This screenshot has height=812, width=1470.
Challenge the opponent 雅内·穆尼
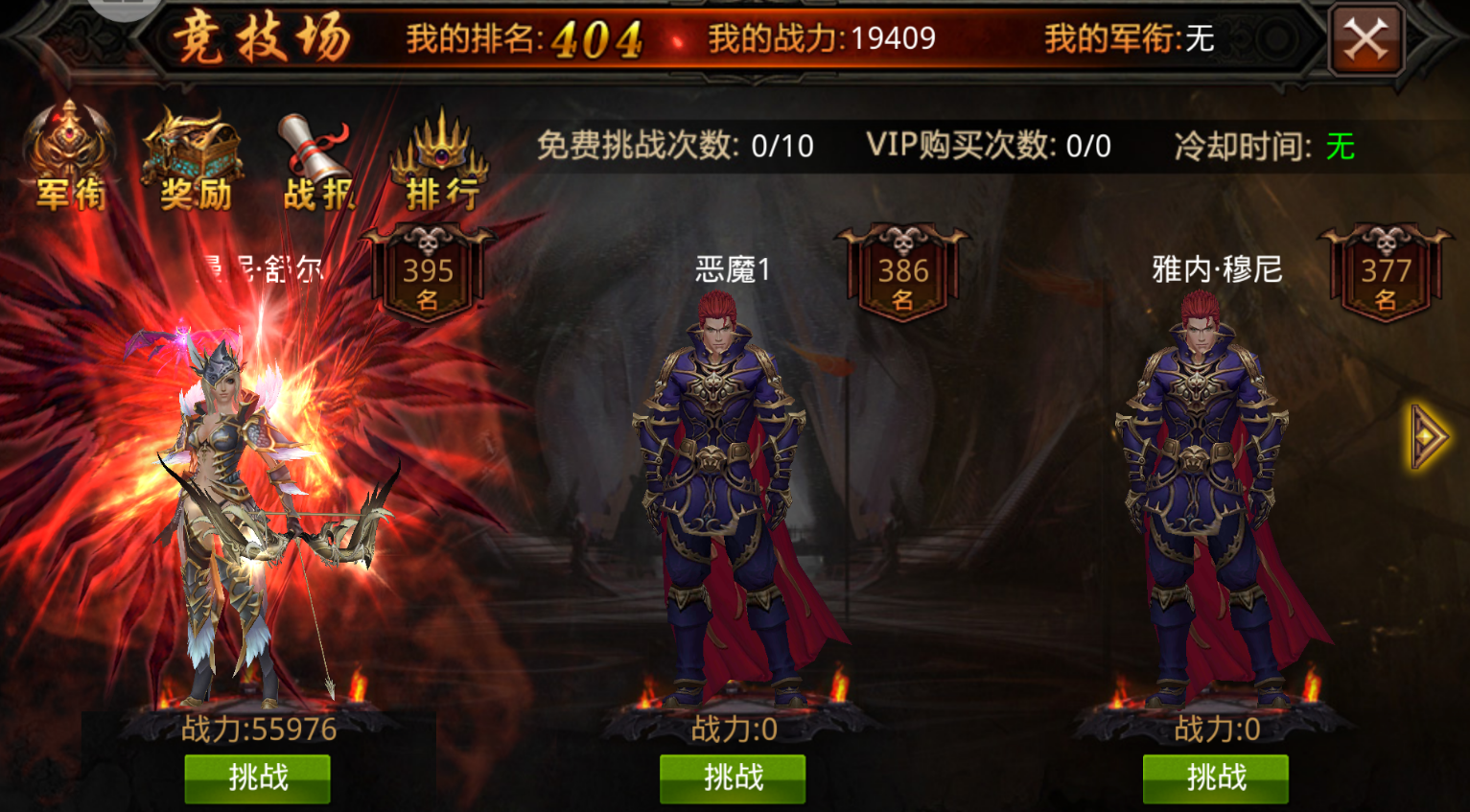coord(1215,778)
